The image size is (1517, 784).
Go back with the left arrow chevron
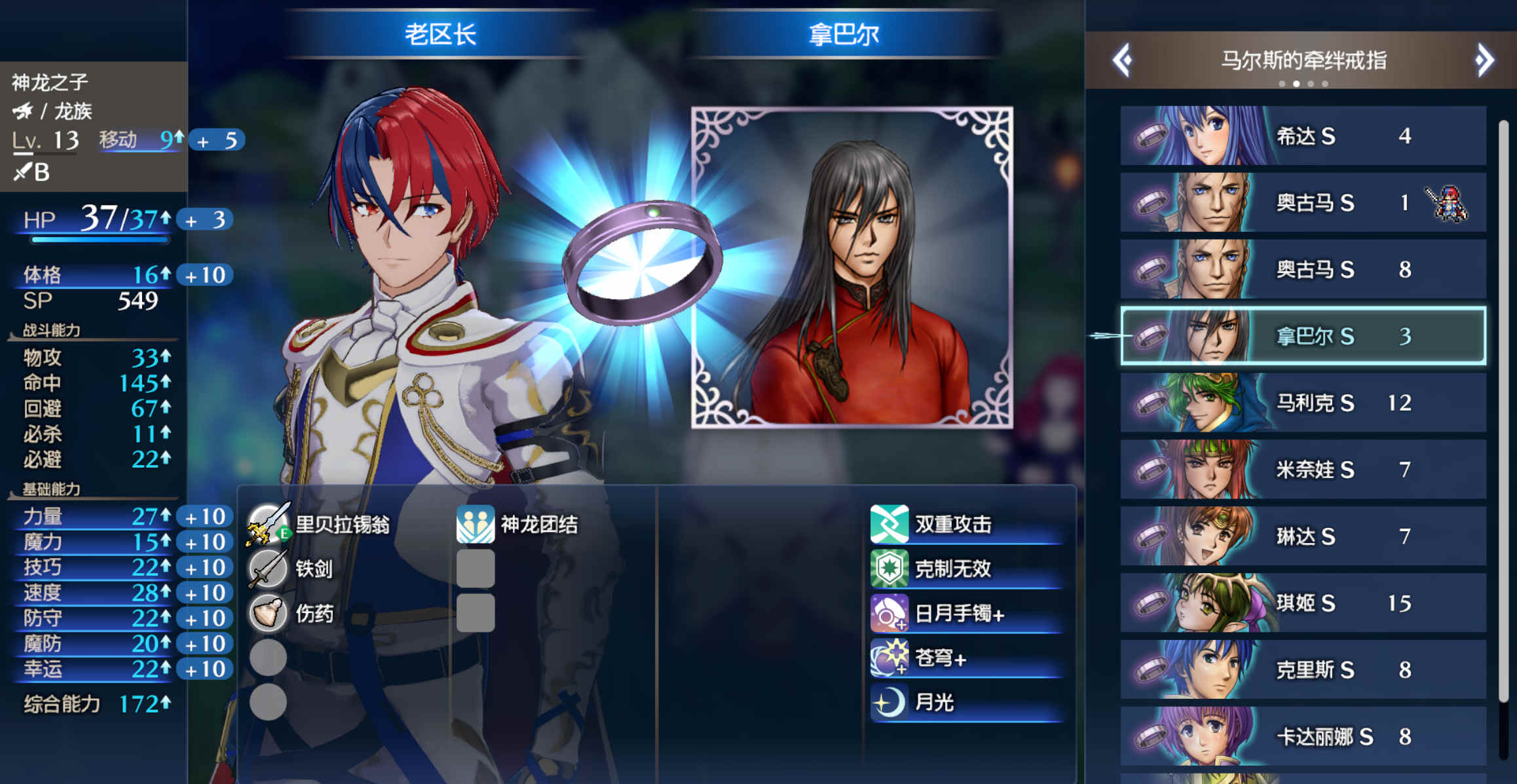(1121, 60)
